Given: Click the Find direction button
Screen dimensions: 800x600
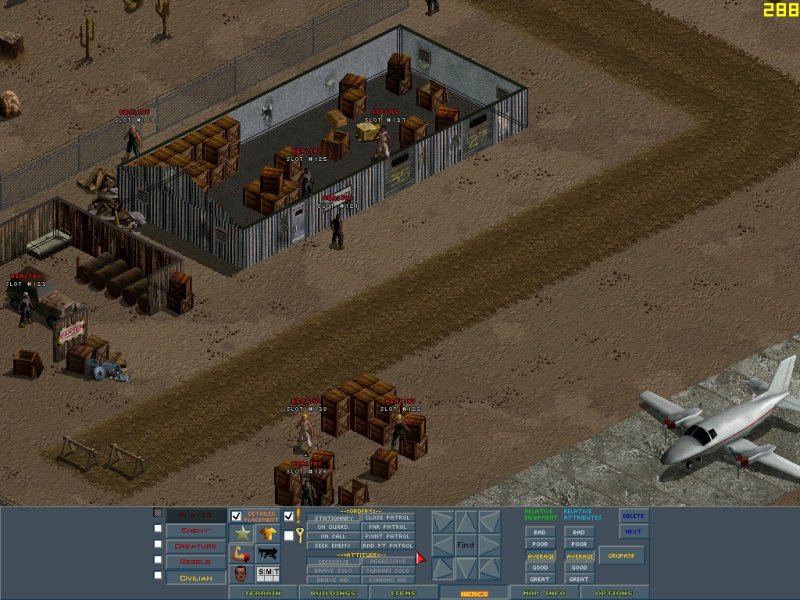Looking at the screenshot, I should (465, 545).
